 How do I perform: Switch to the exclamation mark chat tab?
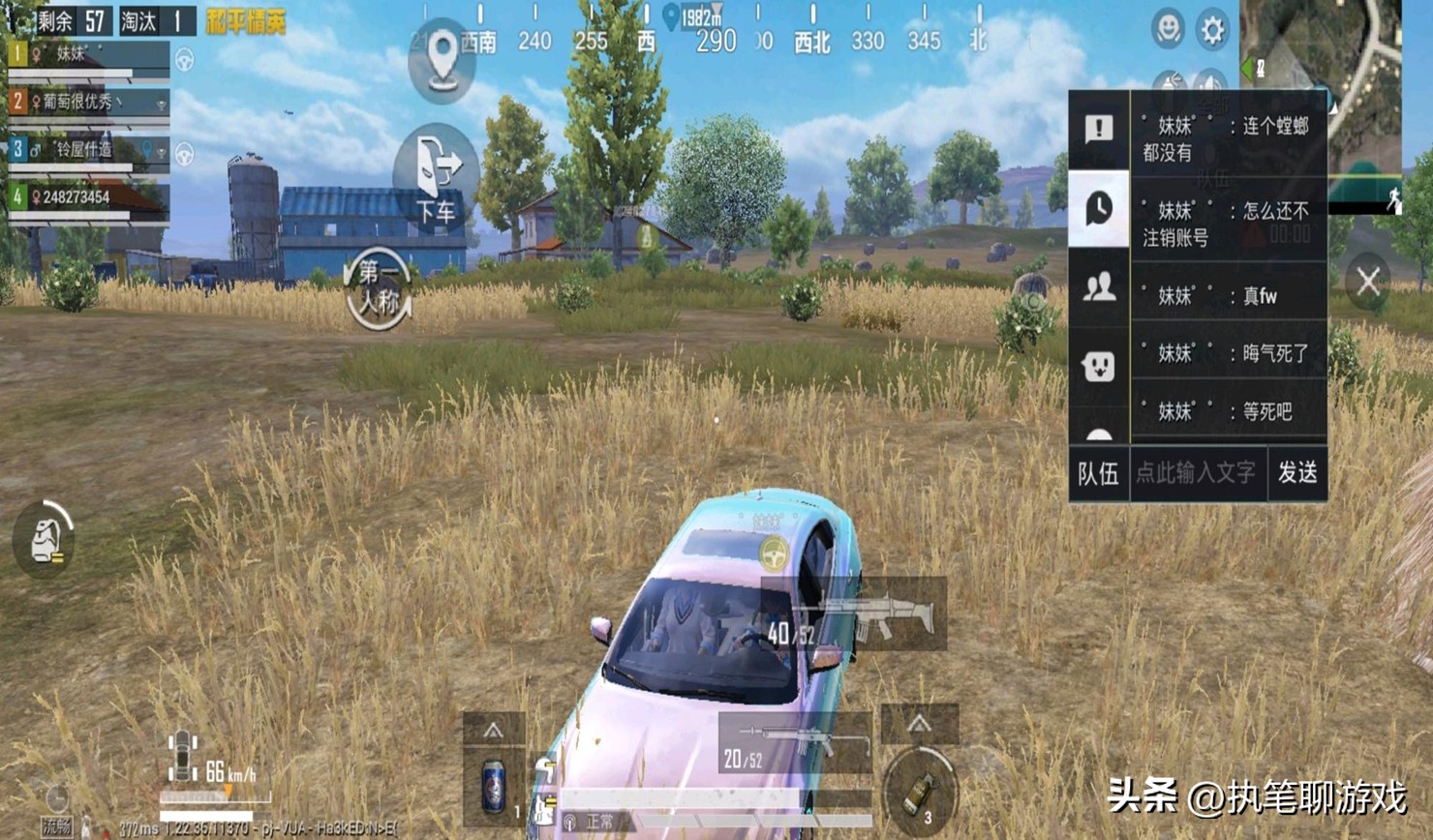pos(1099,129)
